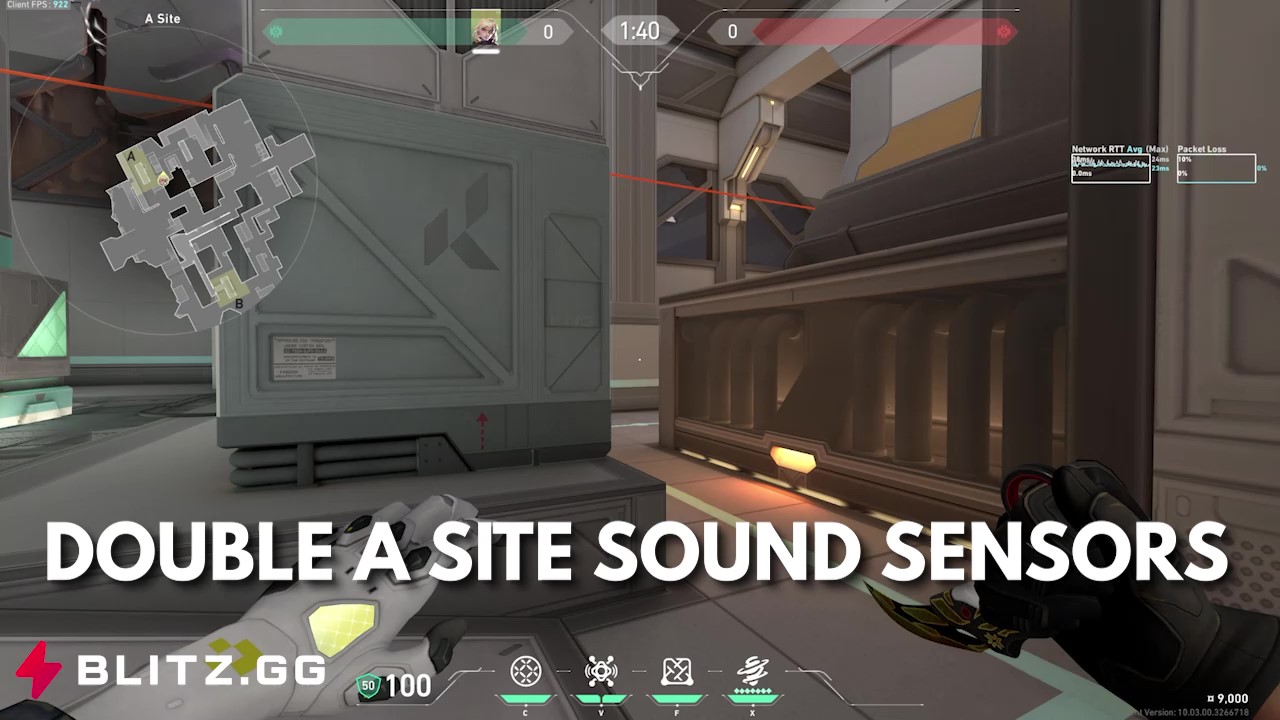Open the Packet Loss stats panel
Screen dimensions: 1280x720
(x=1216, y=167)
